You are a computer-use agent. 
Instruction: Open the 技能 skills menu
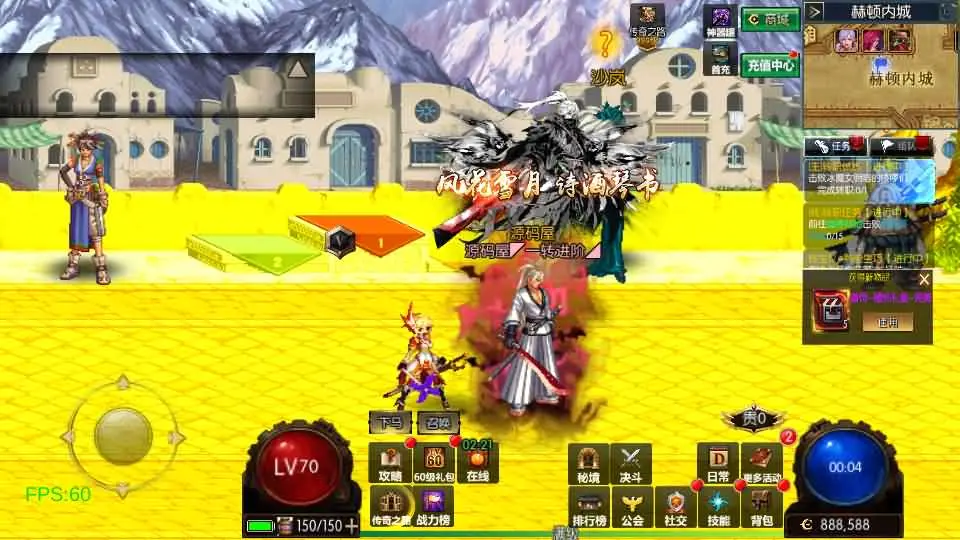pyautogui.click(x=718, y=507)
